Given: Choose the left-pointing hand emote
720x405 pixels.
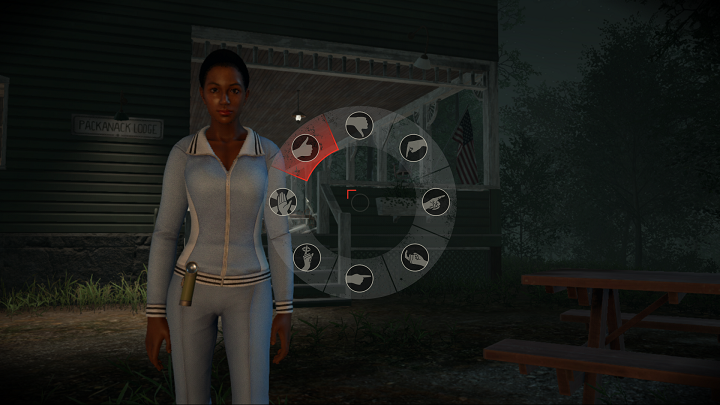Looking at the screenshot, I should [x=359, y=279].
